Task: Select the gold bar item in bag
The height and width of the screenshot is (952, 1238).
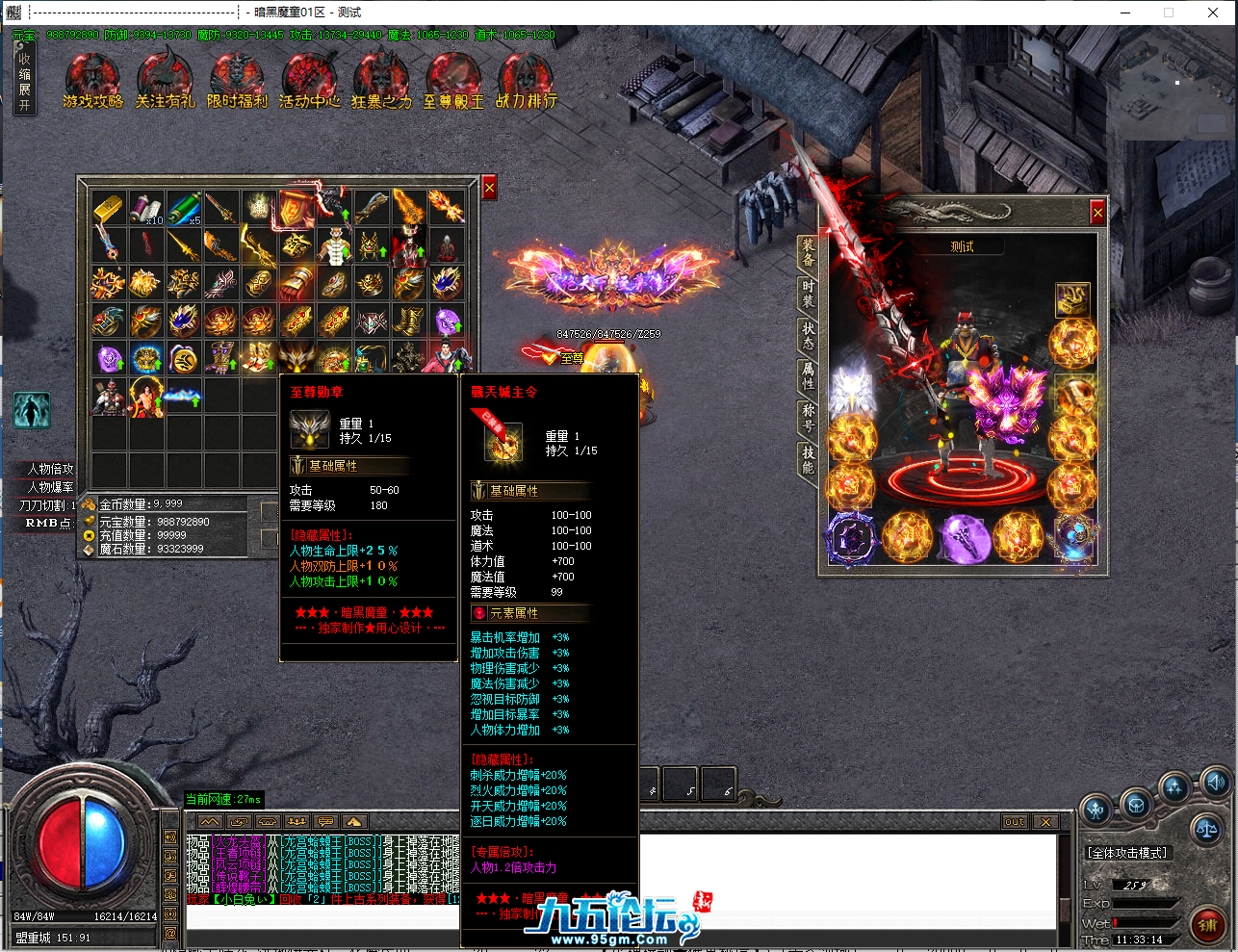Action: (x=109, y=207)
